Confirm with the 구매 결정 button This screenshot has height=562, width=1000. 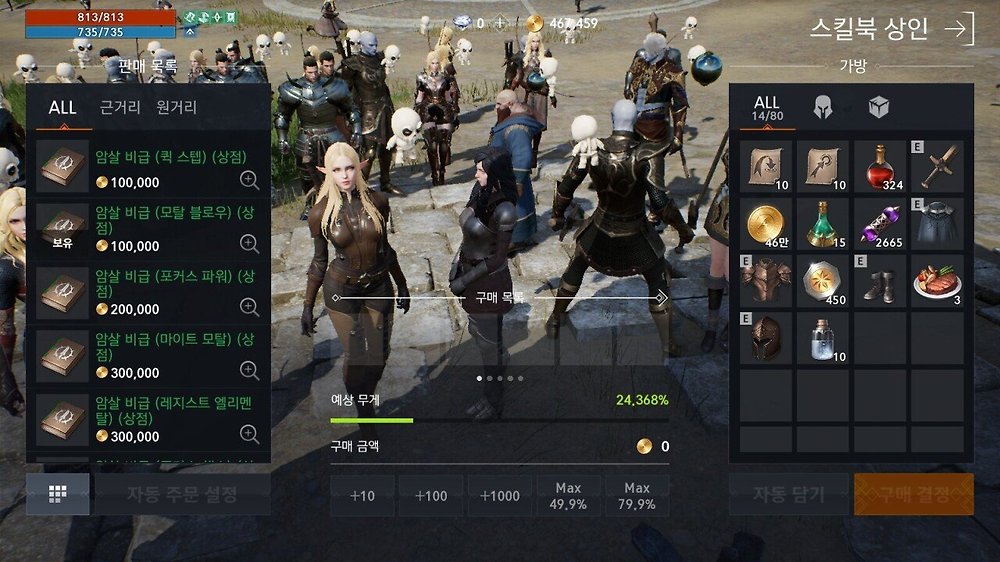[x=913, y=494]
